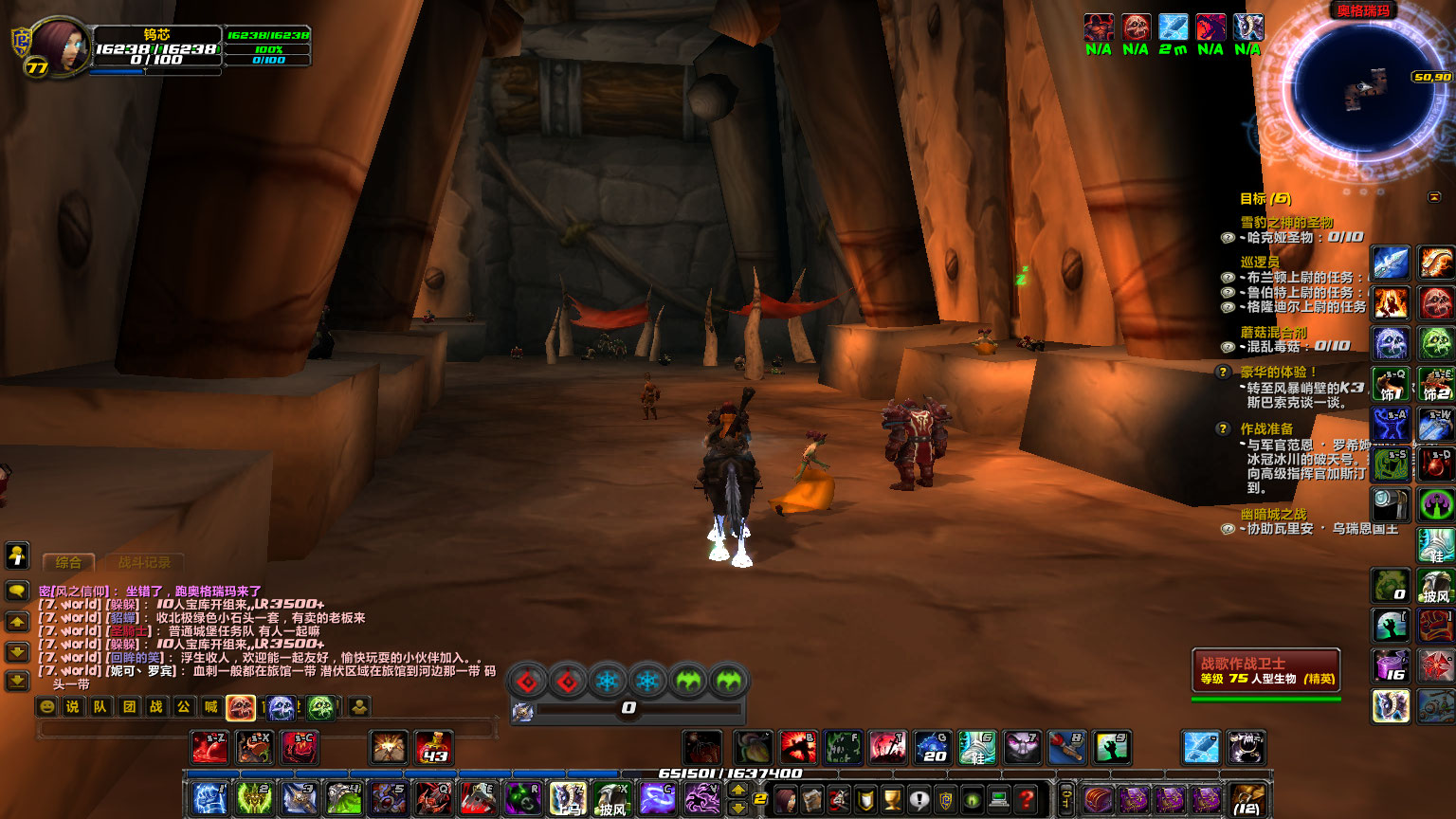Toggle the 公 guild chat channel button
This screenshot has width=1456, height=819.
185,705
